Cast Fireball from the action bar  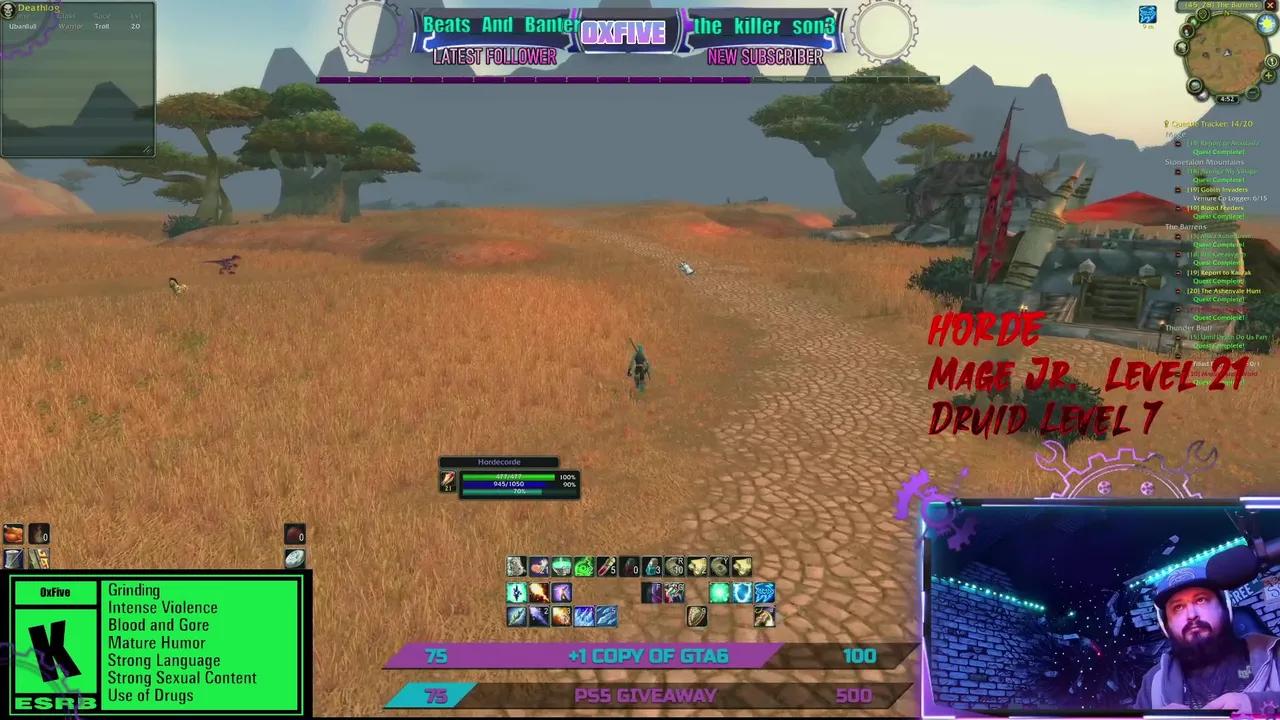538,593
